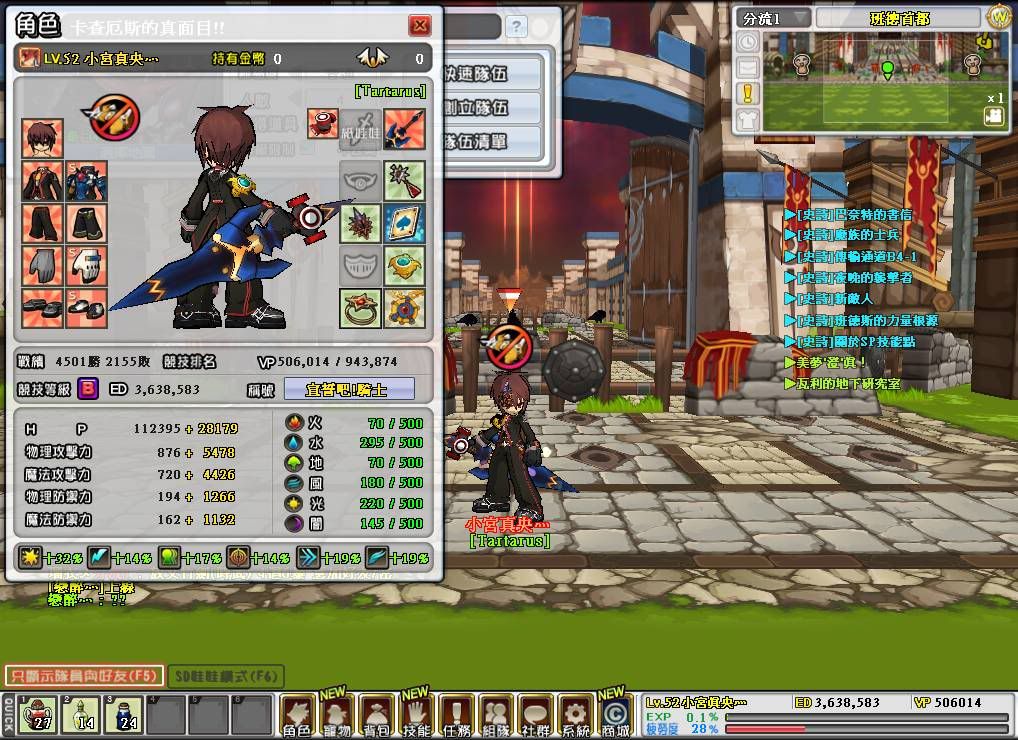
Task: Select the blue spade card accessory slot
Action: click(x=405, y=223)
